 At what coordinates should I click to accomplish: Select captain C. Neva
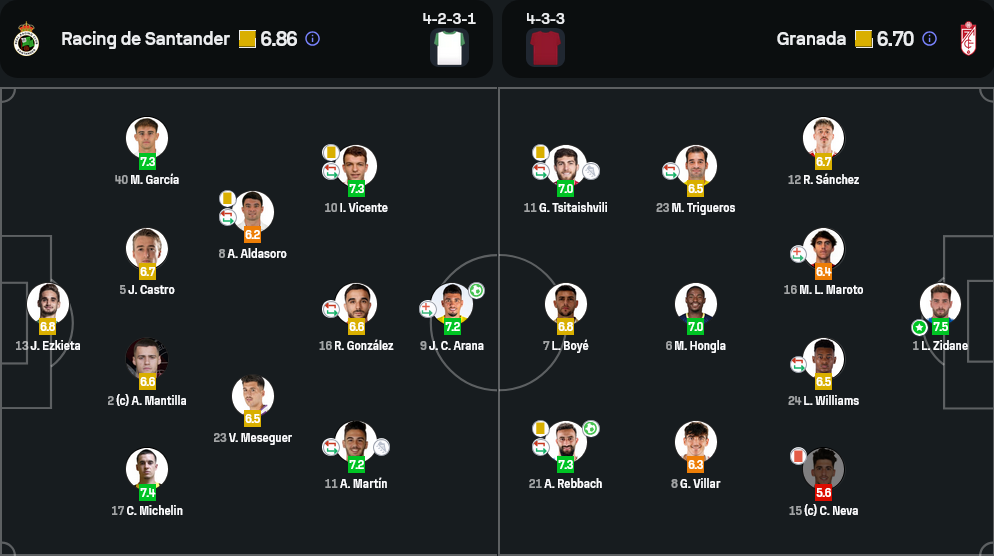coord(823,470)
